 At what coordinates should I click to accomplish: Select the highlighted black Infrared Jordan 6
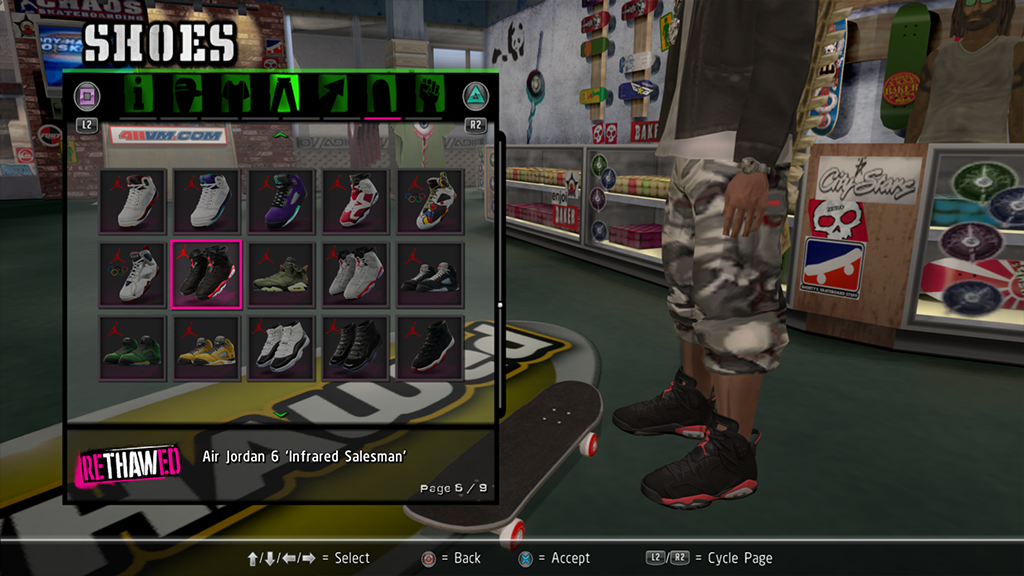(207, 274)
